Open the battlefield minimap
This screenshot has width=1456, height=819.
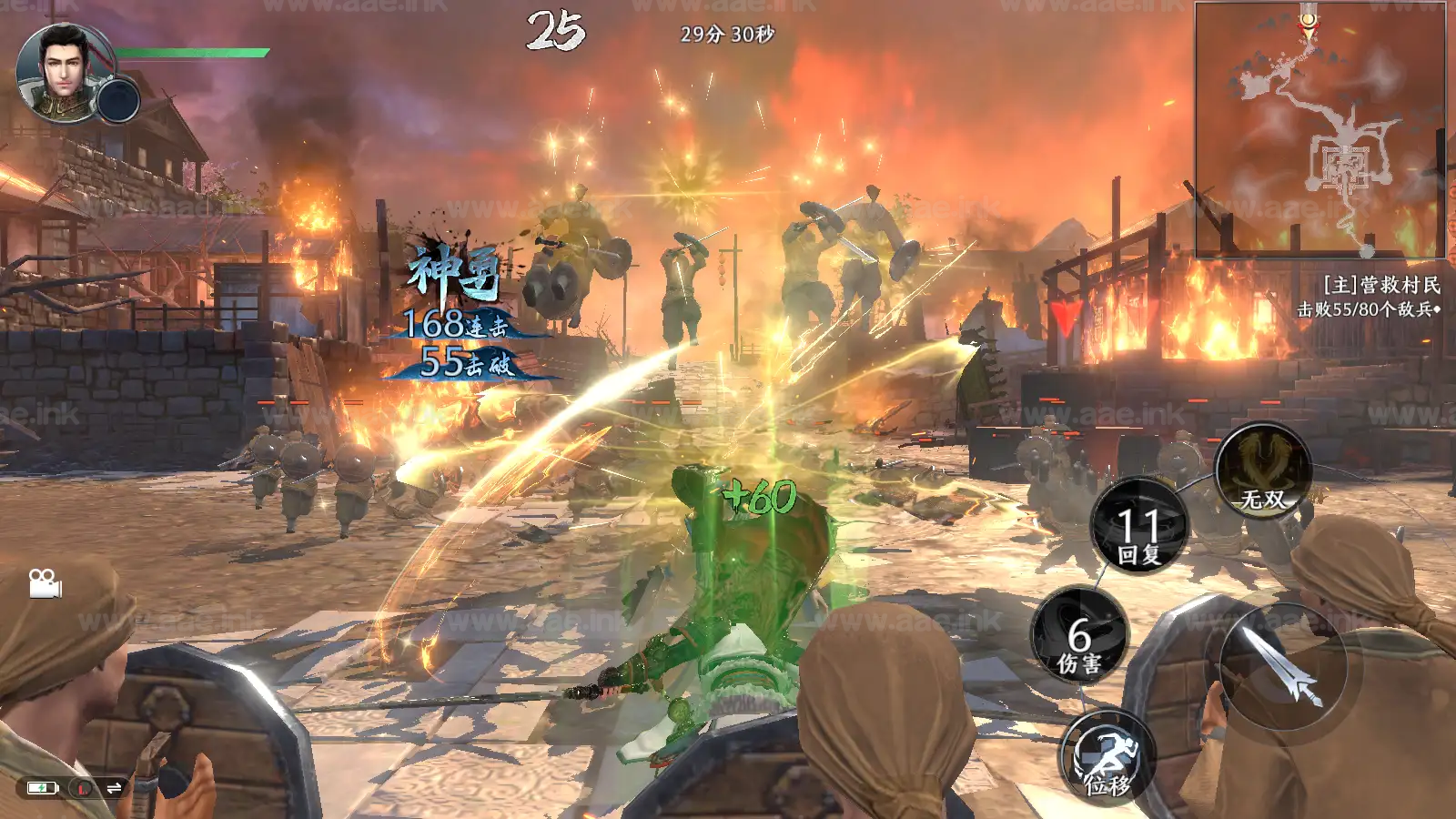pos(1319,129)
